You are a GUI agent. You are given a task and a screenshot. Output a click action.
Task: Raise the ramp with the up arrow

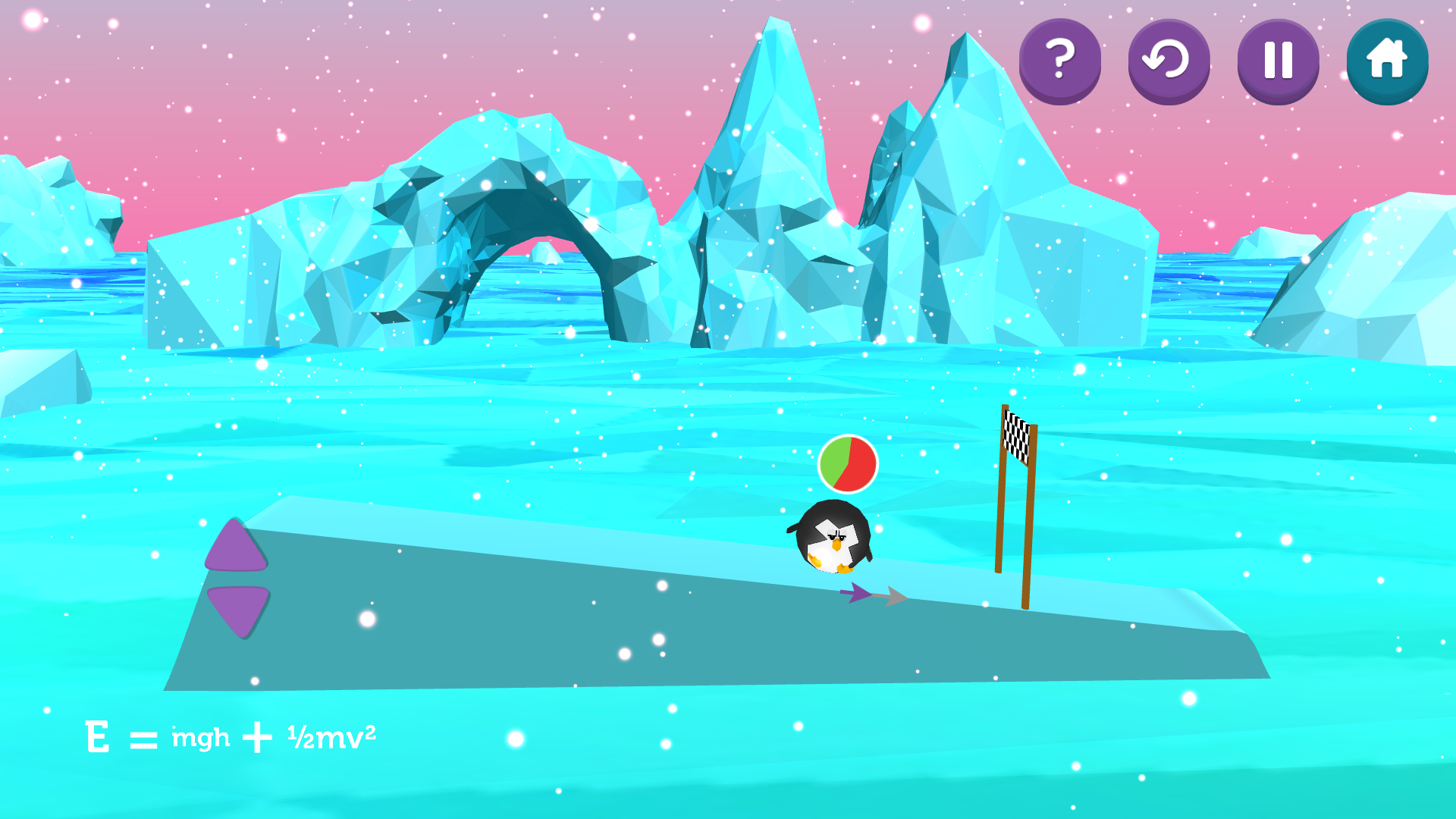236,547
